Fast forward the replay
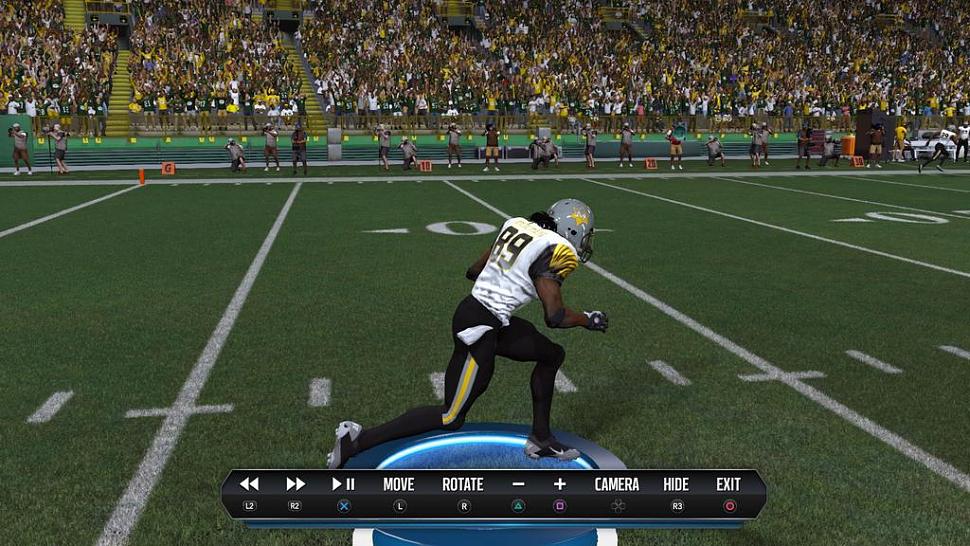The image size is (970, 546). tap(295, 485)
